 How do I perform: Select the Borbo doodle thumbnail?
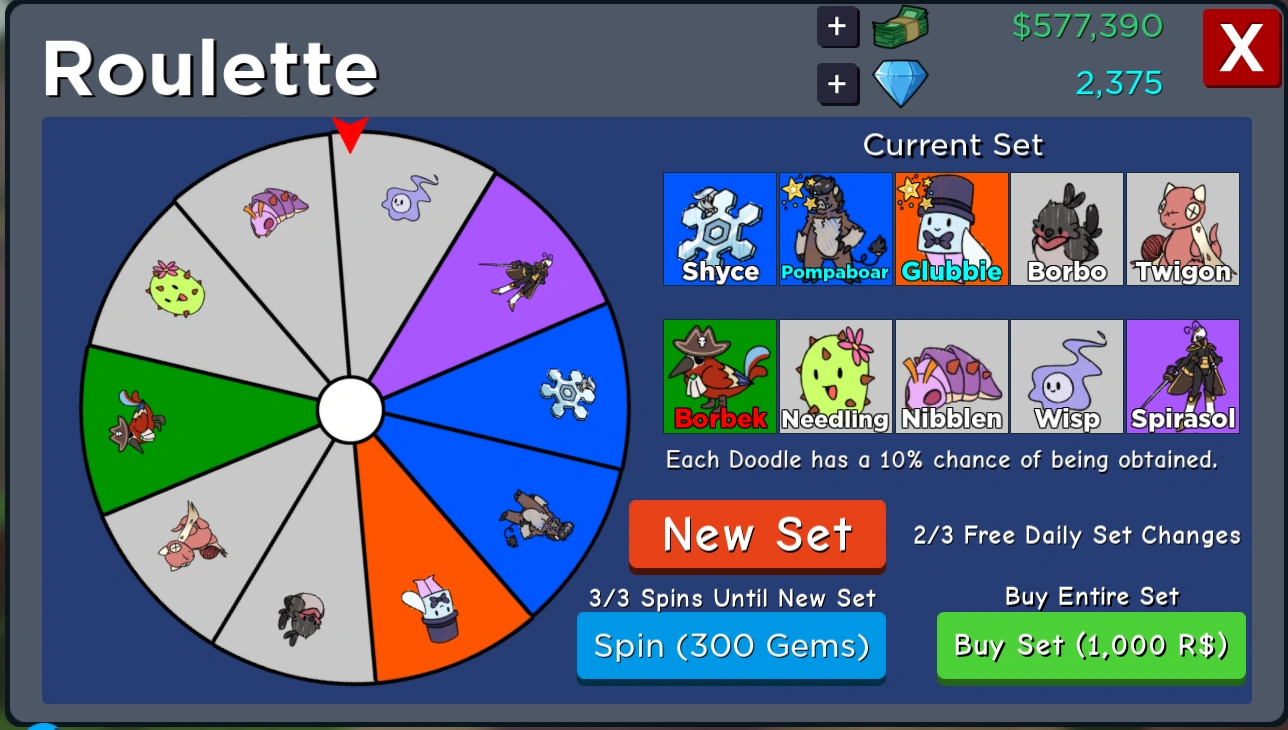(x=1067, y=228)
